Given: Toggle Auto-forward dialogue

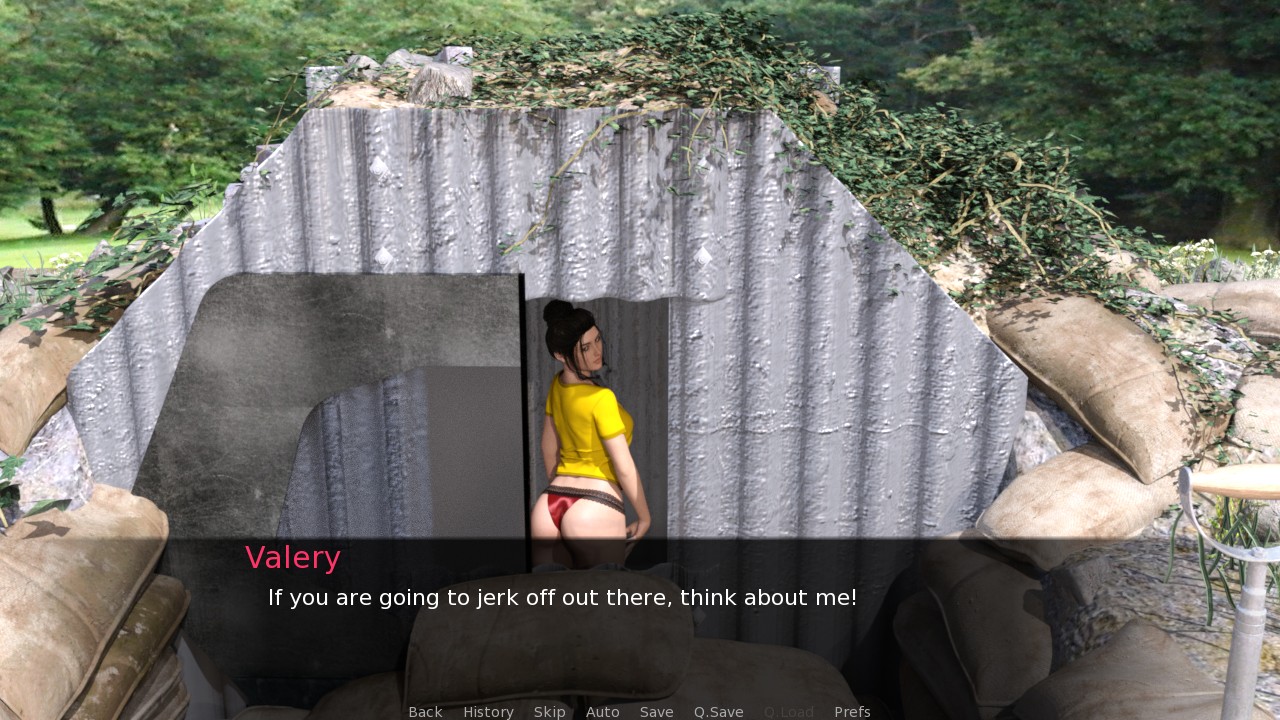Looking at the screenshot, I should tap(602, 712).
